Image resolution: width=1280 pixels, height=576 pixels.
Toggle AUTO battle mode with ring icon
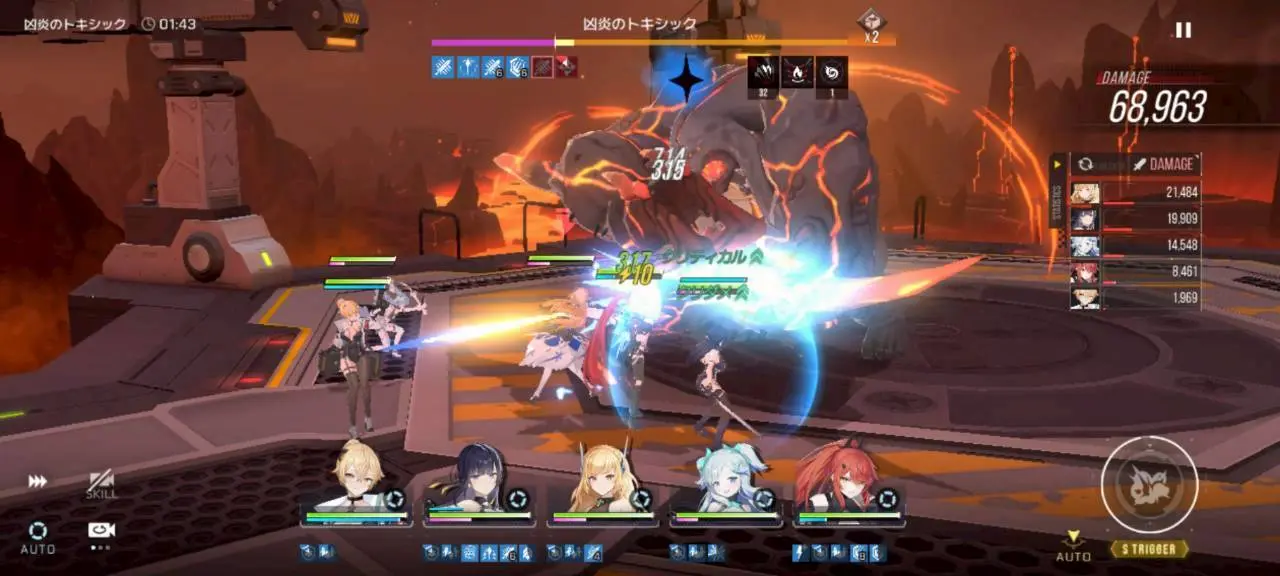click(x=38, y=535)
